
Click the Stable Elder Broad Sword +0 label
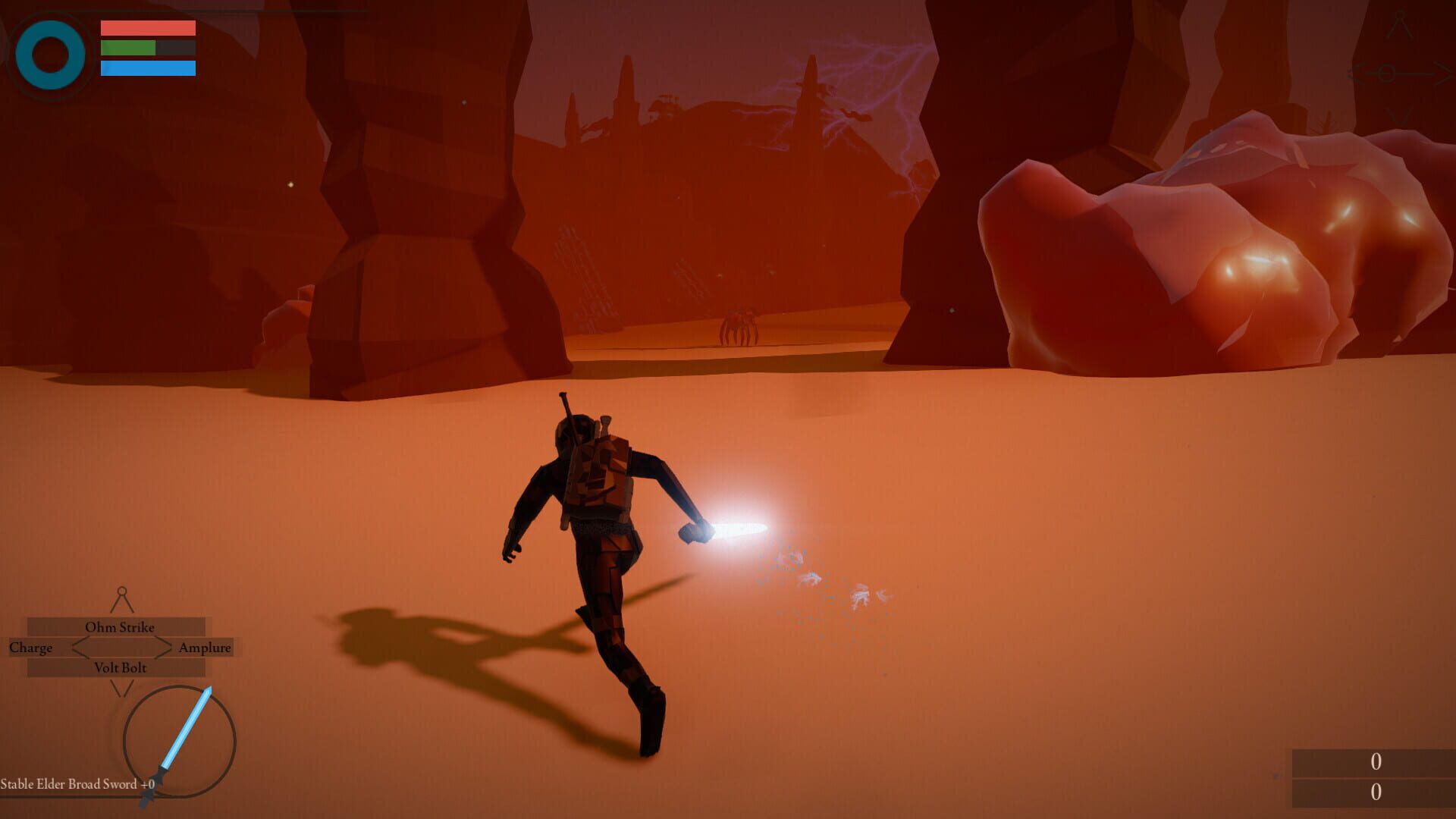[x=77, y=785]
